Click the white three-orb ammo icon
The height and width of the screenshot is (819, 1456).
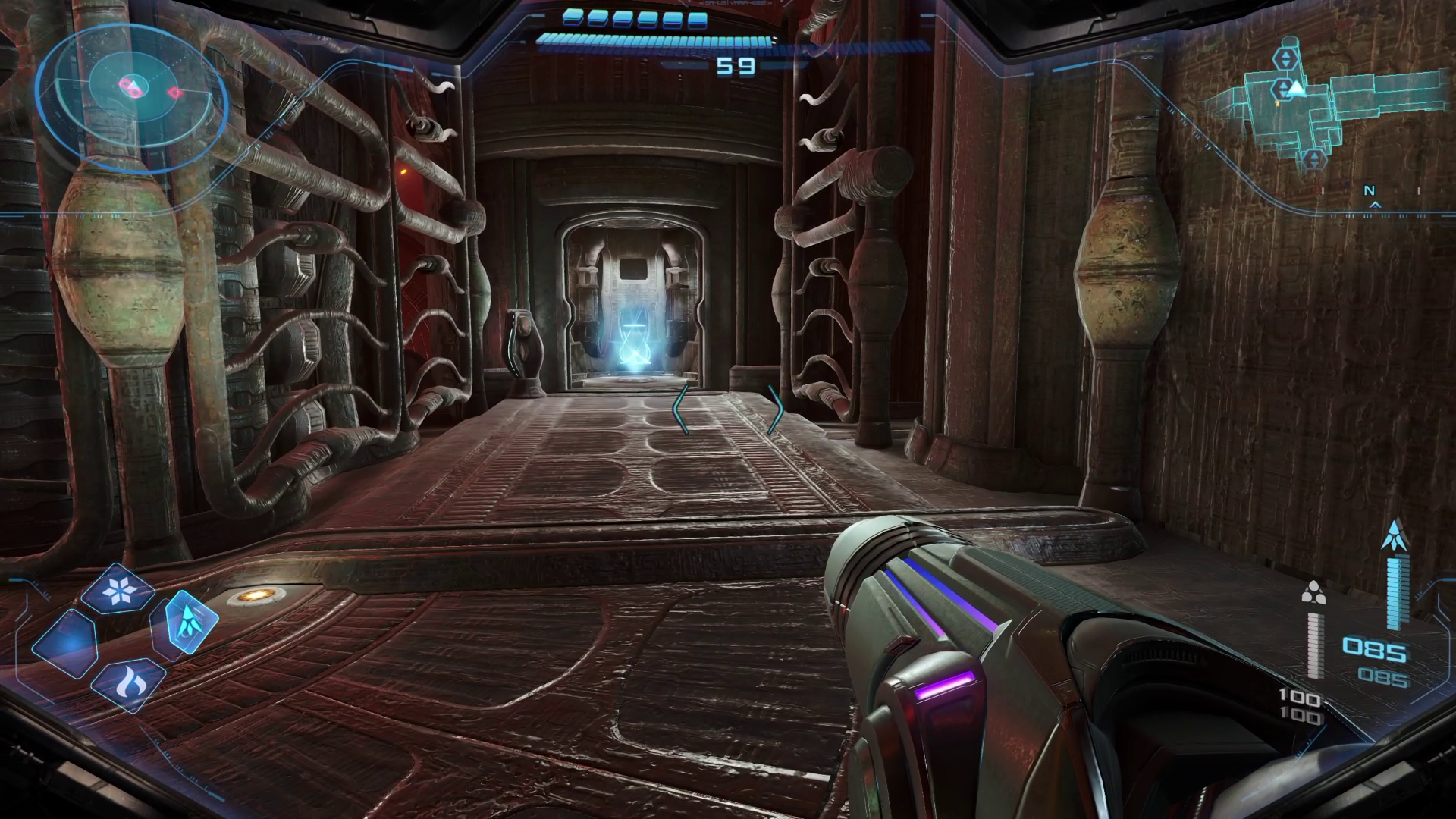1313,592
